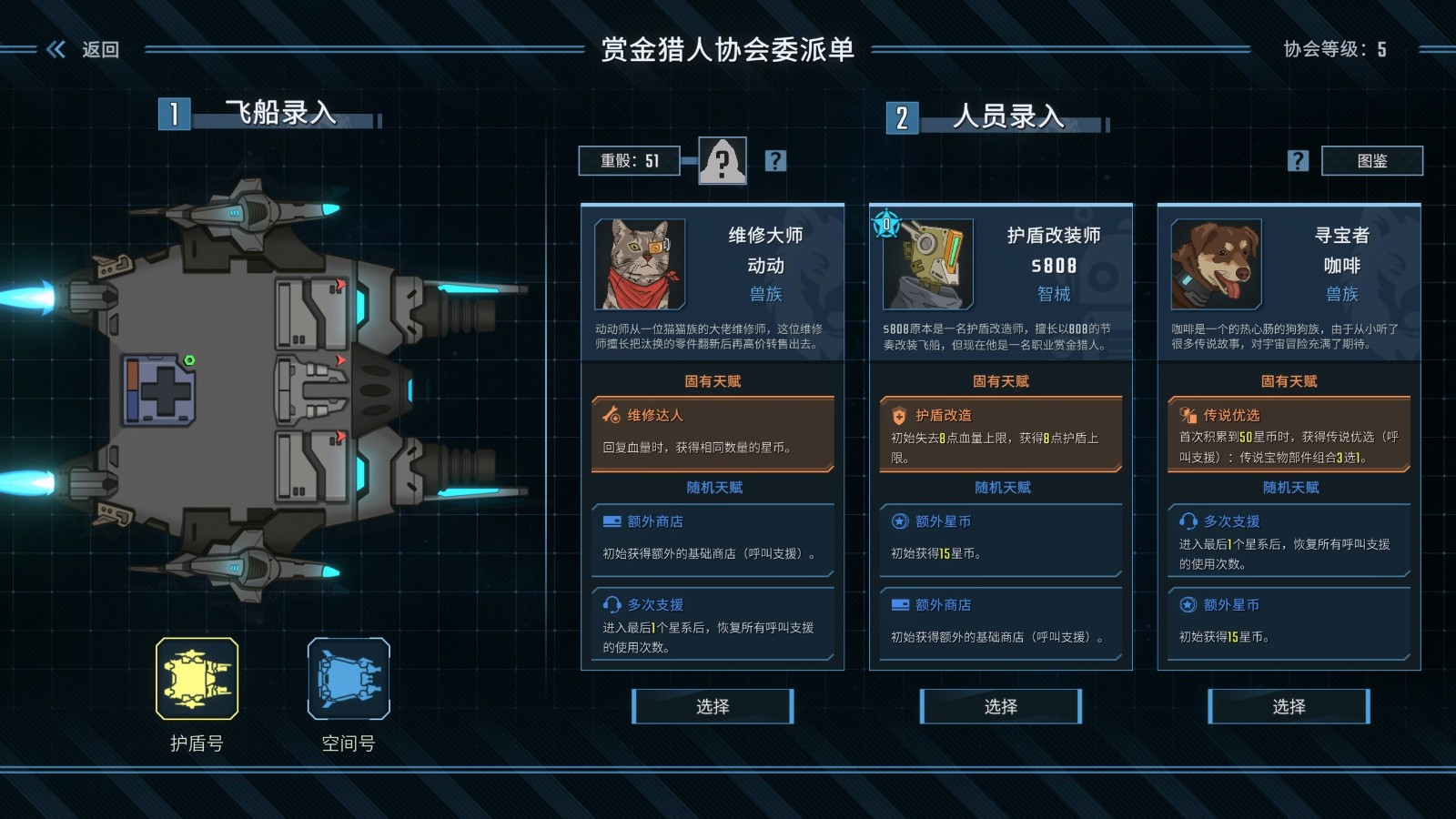Select the cat mechanic 动动
The image size is (1456, 819).
713,706
